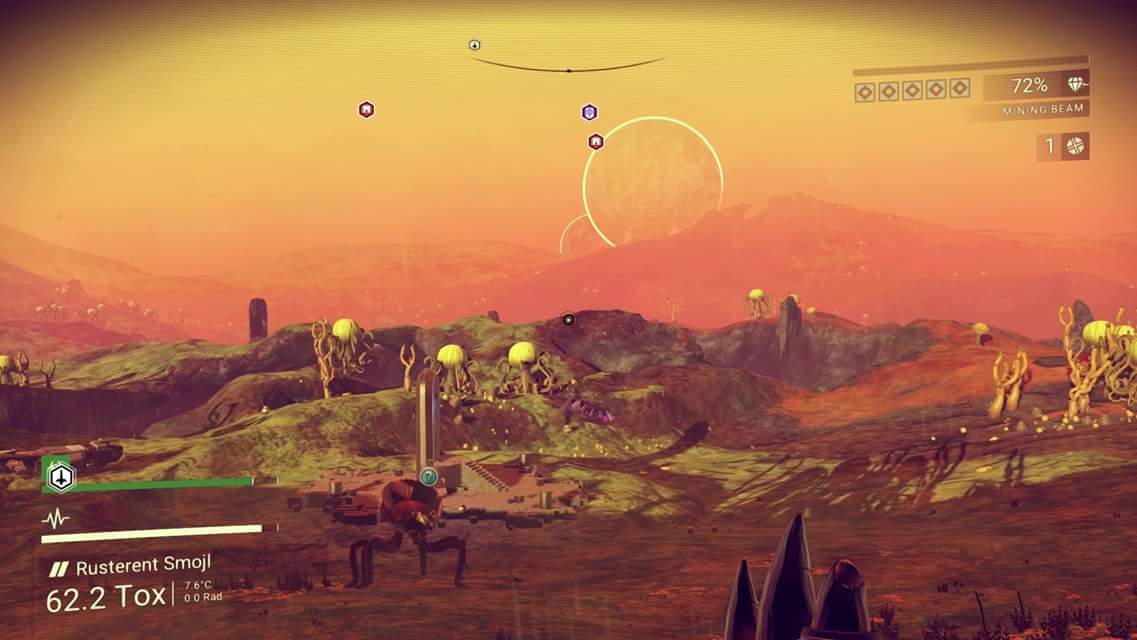Screen dimensions: 1137x640
Task: Select the life support pulse icon
Action: point(55,518)
